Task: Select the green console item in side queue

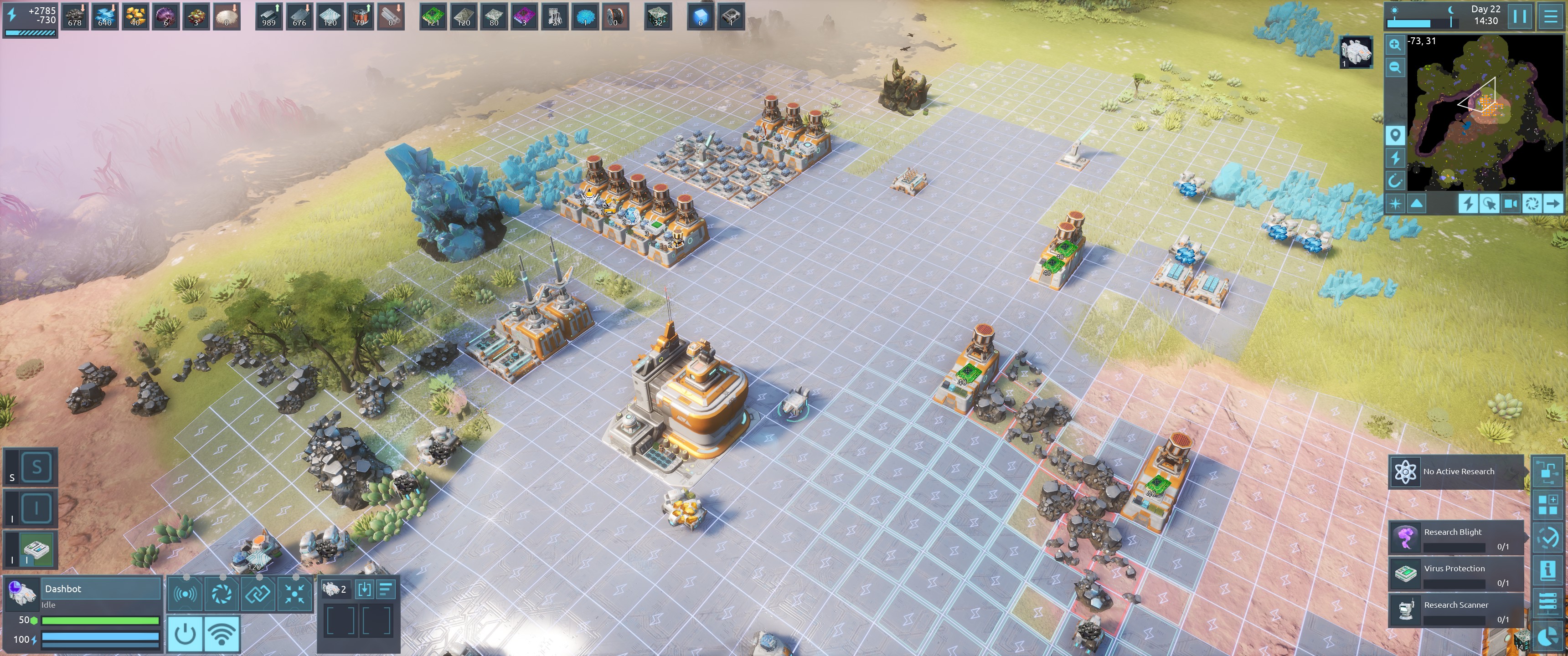Action: point(36,549)
